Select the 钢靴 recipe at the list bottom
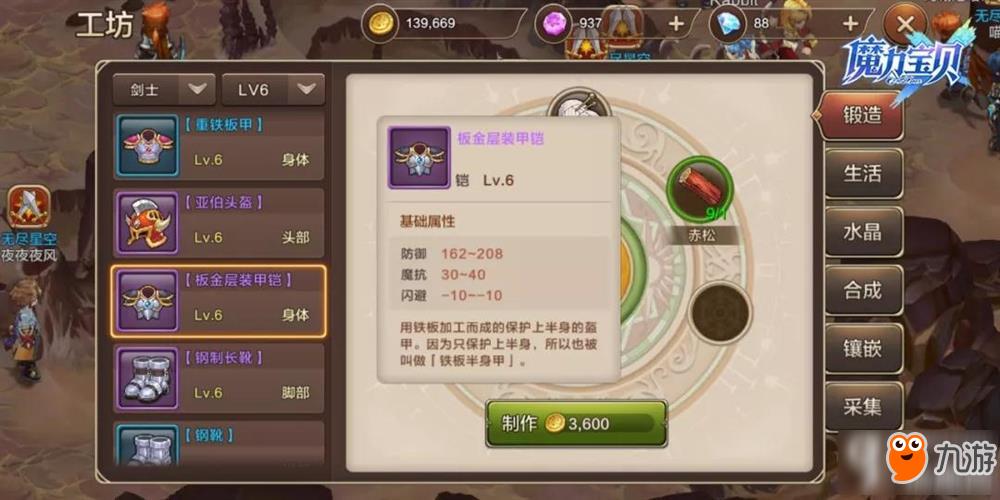1000x500 pixels. pyautogui.click(x=219, y=444)
